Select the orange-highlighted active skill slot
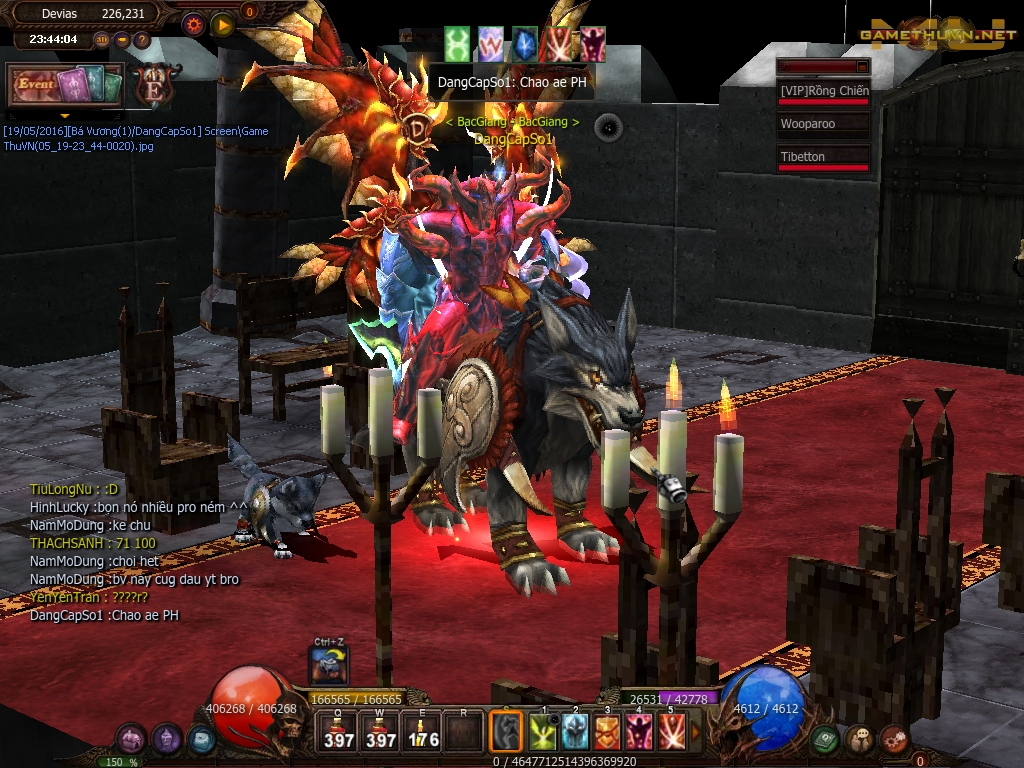Screen dimensions: 1024x768 (x=506, y=731)
